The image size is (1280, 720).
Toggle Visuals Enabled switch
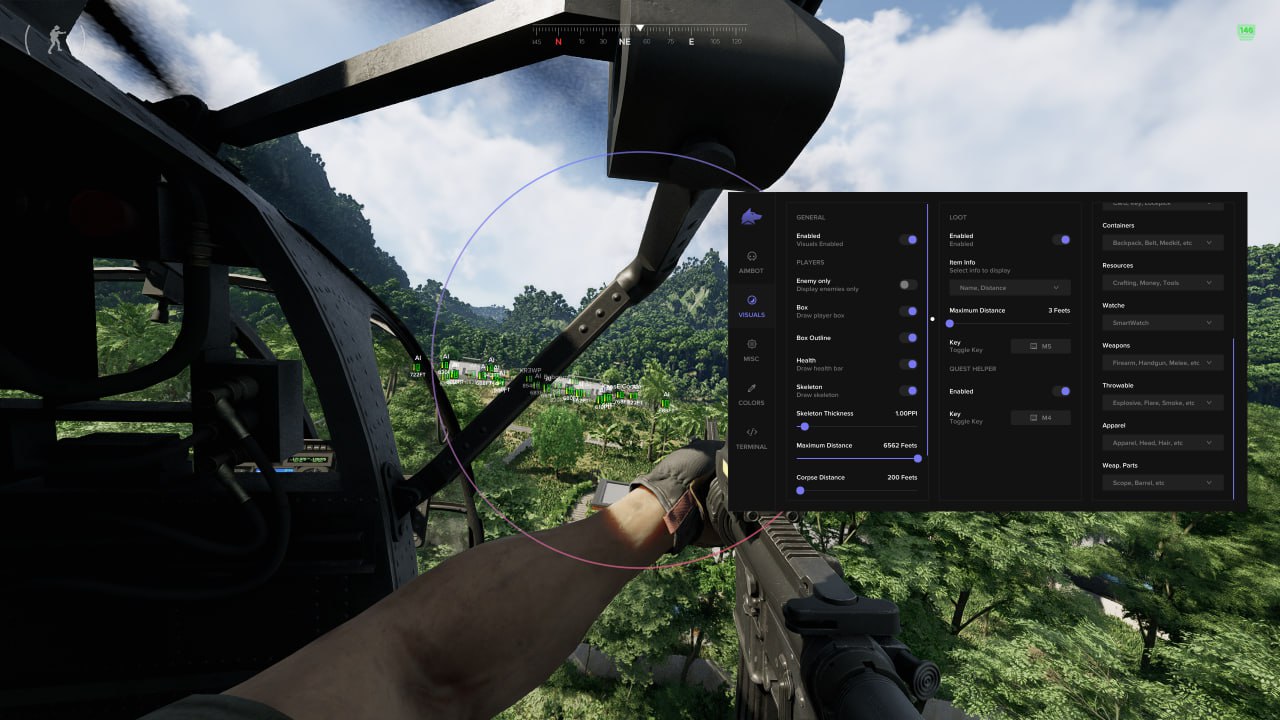click(x=910, y=239)
